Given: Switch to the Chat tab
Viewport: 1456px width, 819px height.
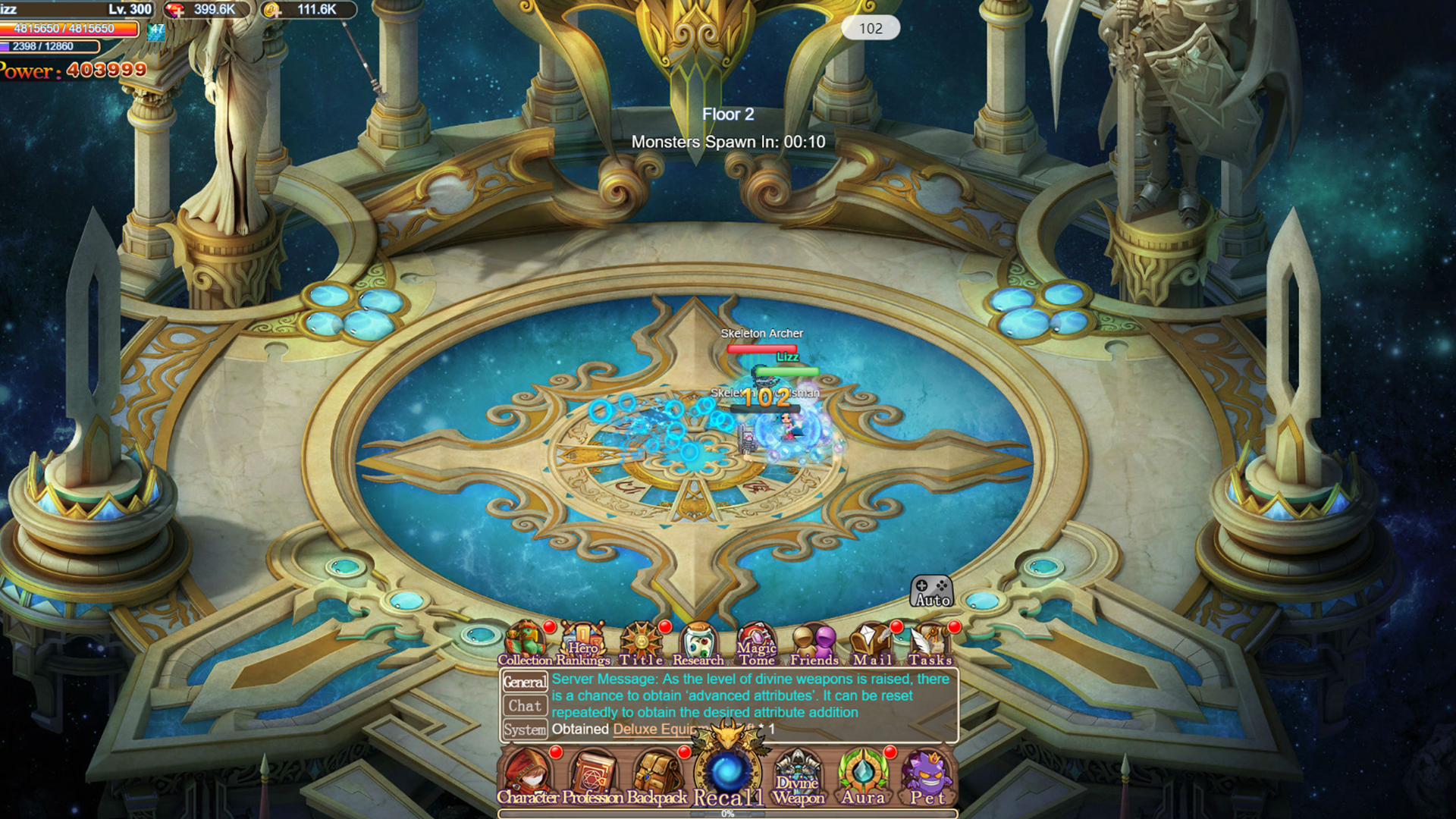Looking at the screenshot, I should (x=526, y=705).
